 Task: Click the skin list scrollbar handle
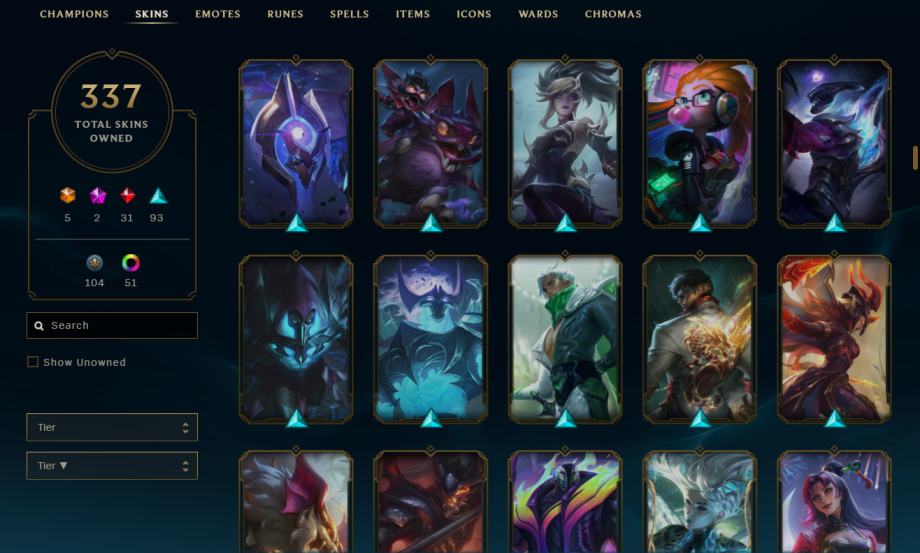pos(915,157)
